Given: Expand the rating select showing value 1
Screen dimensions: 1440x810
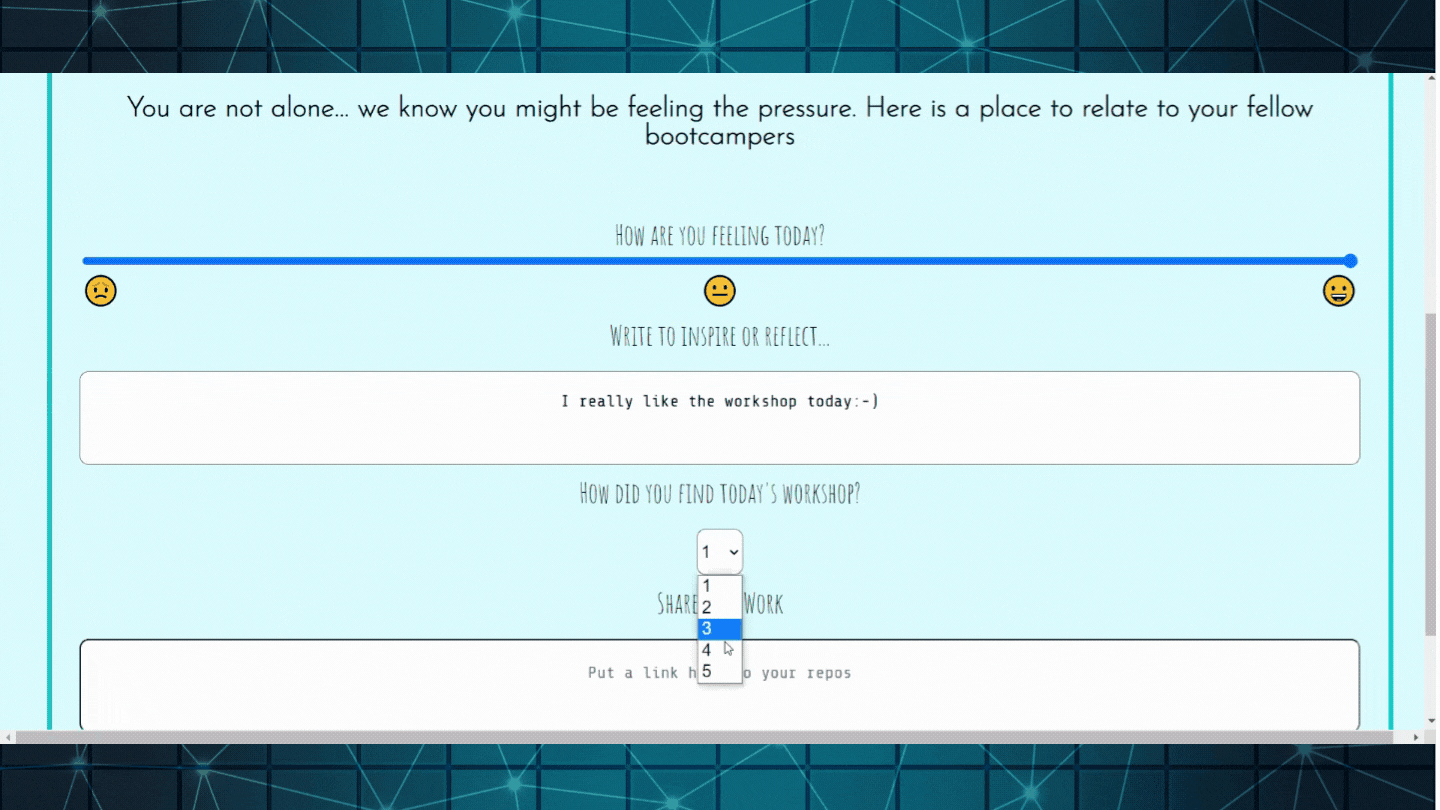Looking at the screenshot, I should click(x=719, y=551).
